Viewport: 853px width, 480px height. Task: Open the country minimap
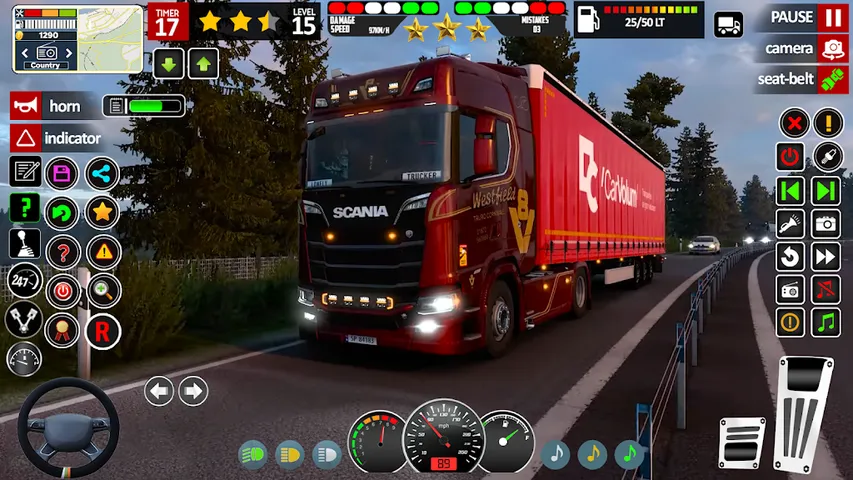[x=47, y=37]
